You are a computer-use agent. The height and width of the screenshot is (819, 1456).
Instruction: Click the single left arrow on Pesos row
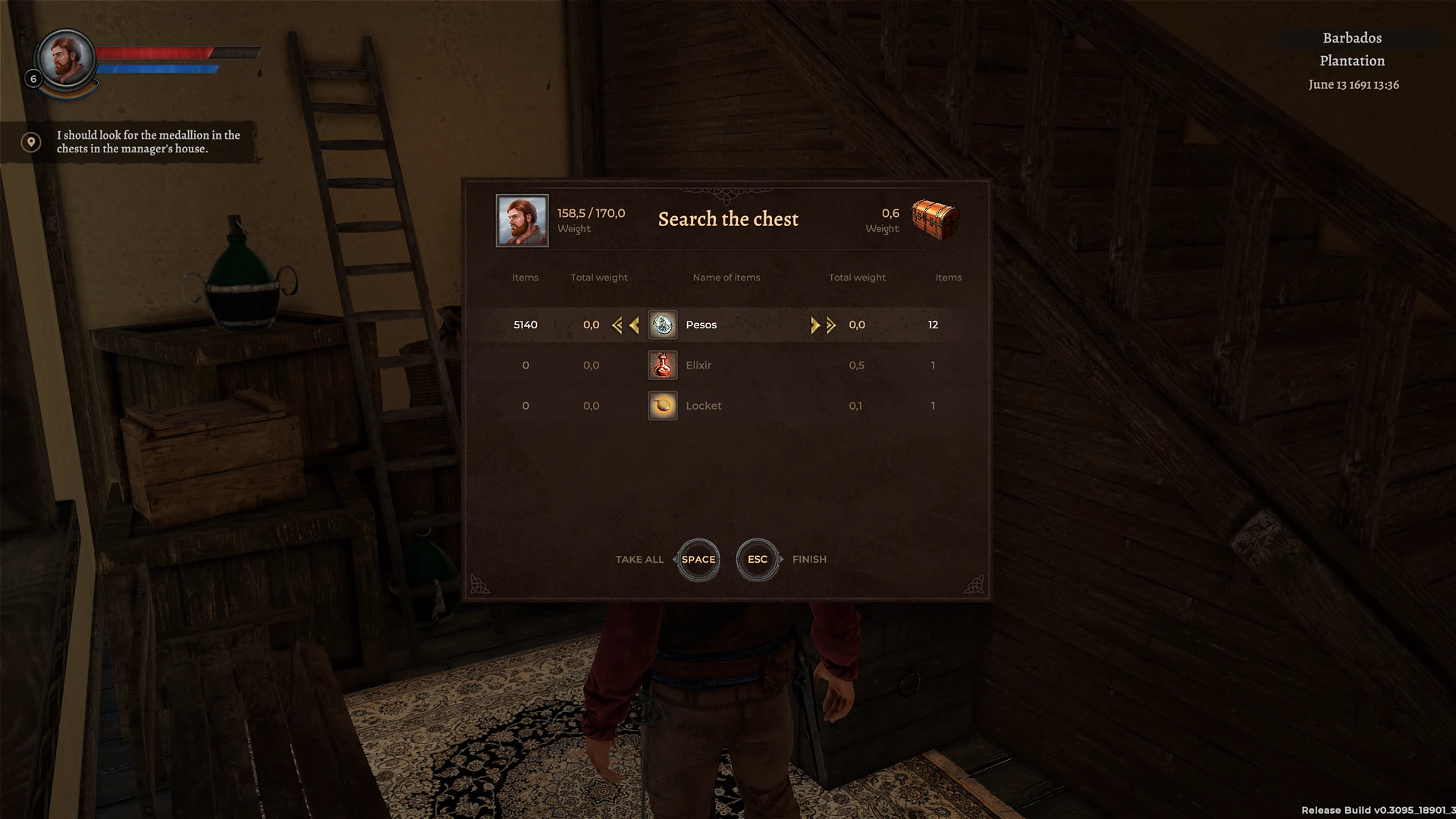click(x=634, y=325)
